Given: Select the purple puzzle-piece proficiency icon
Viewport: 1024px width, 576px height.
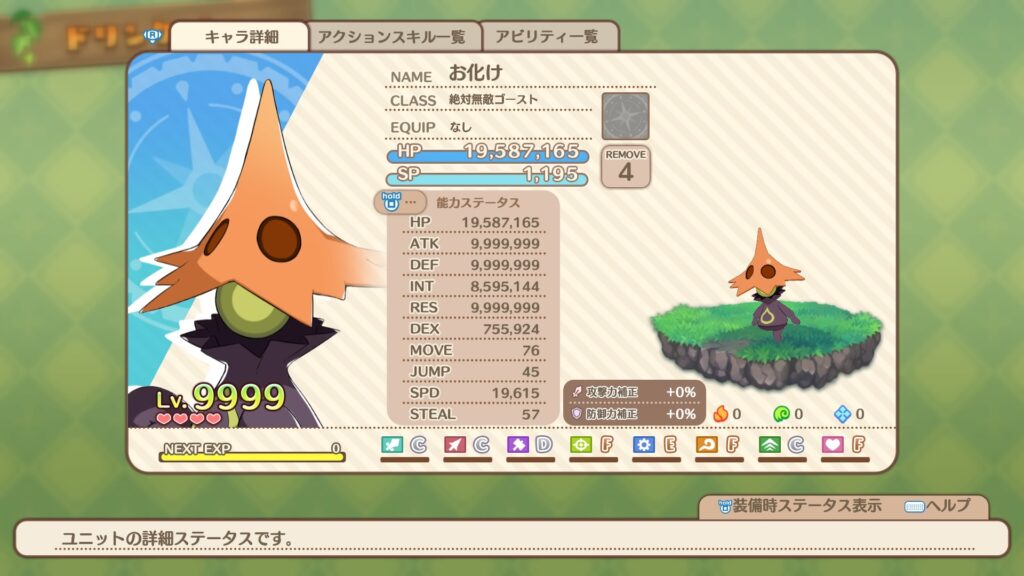Looking at the screenshot, I should [x=518, y=444].
